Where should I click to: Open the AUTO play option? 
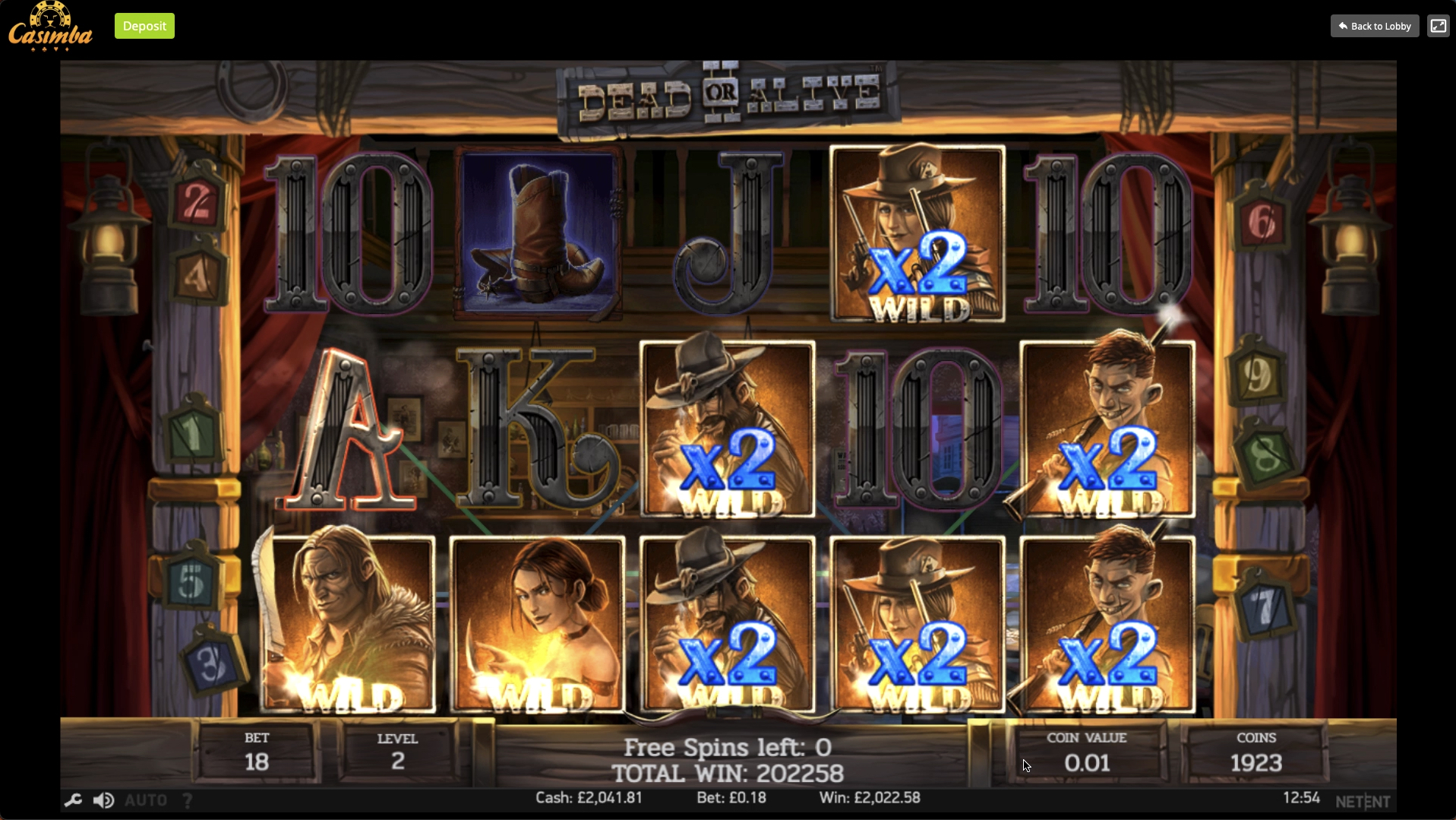(x=145, y=799)
